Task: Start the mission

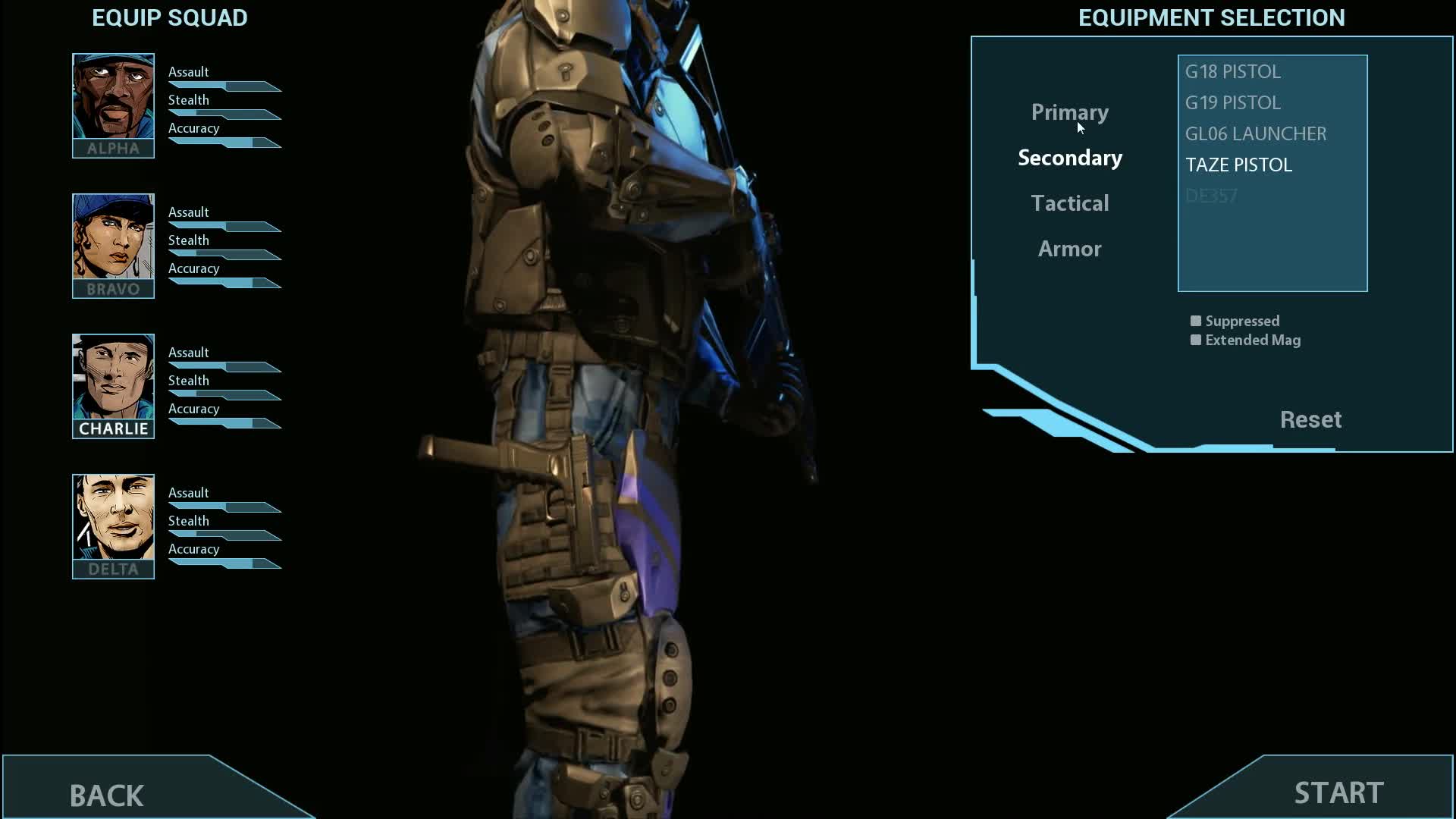Action: [x=1338, y=792]
